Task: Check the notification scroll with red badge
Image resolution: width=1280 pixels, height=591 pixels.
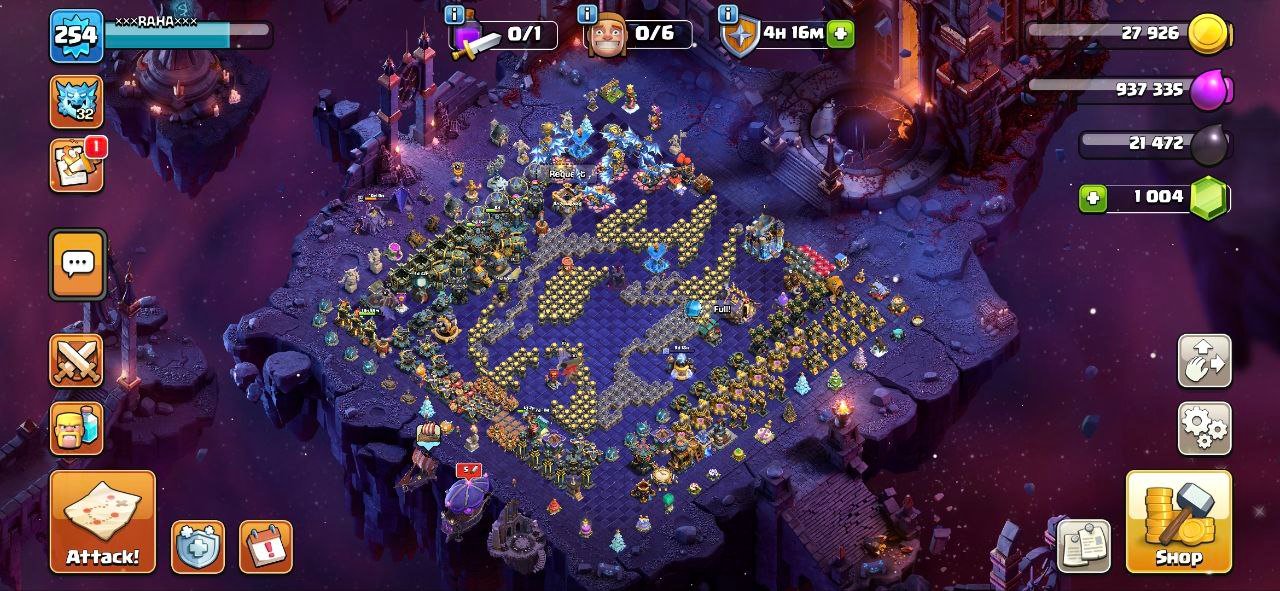Action: (x=76, y=165)
